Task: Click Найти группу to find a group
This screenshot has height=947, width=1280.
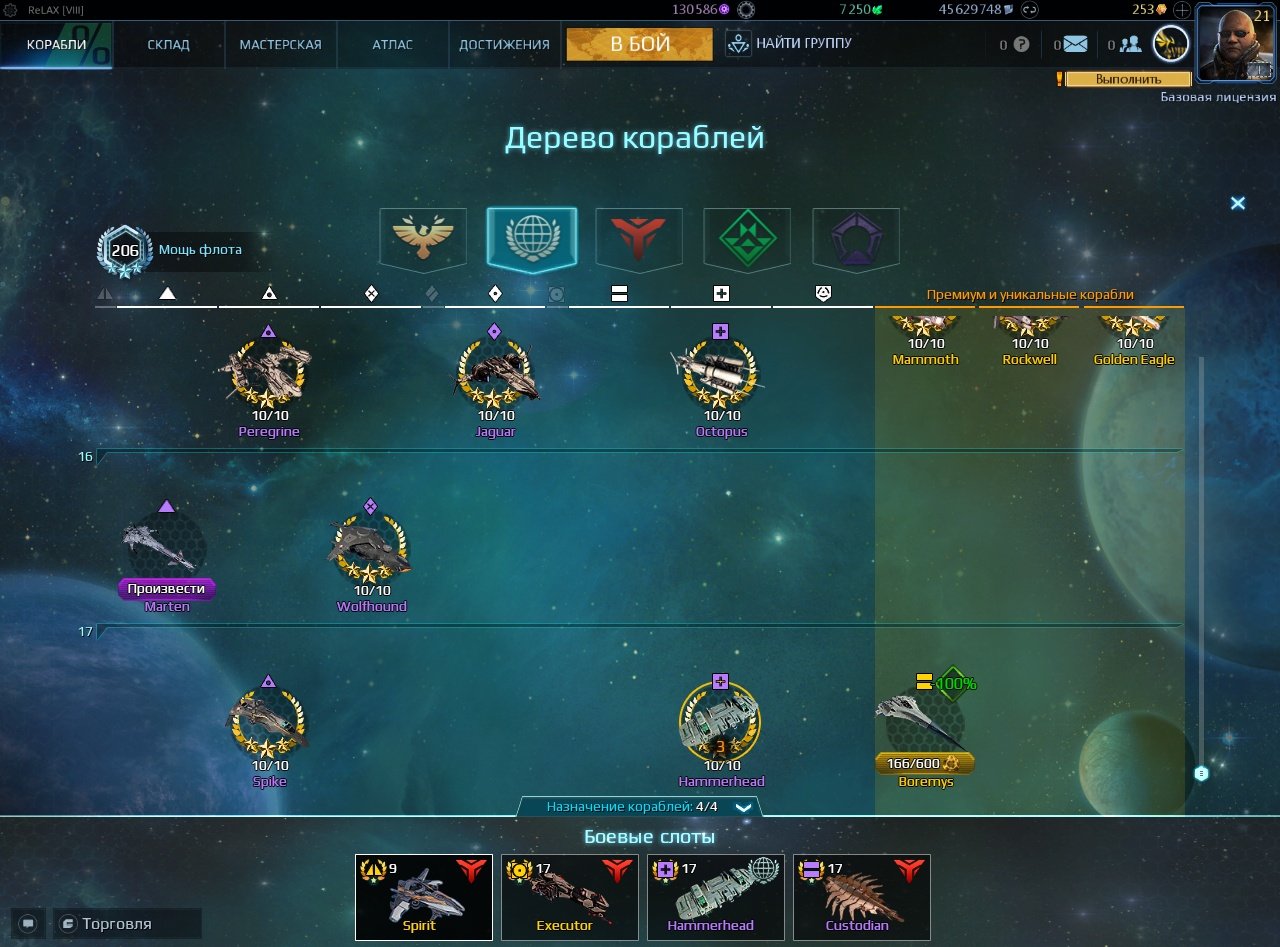Action: 790,44
